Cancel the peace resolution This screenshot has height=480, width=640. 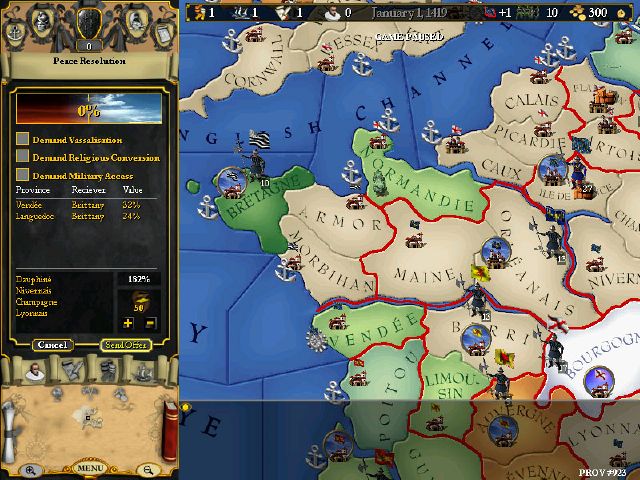(51, 345)
